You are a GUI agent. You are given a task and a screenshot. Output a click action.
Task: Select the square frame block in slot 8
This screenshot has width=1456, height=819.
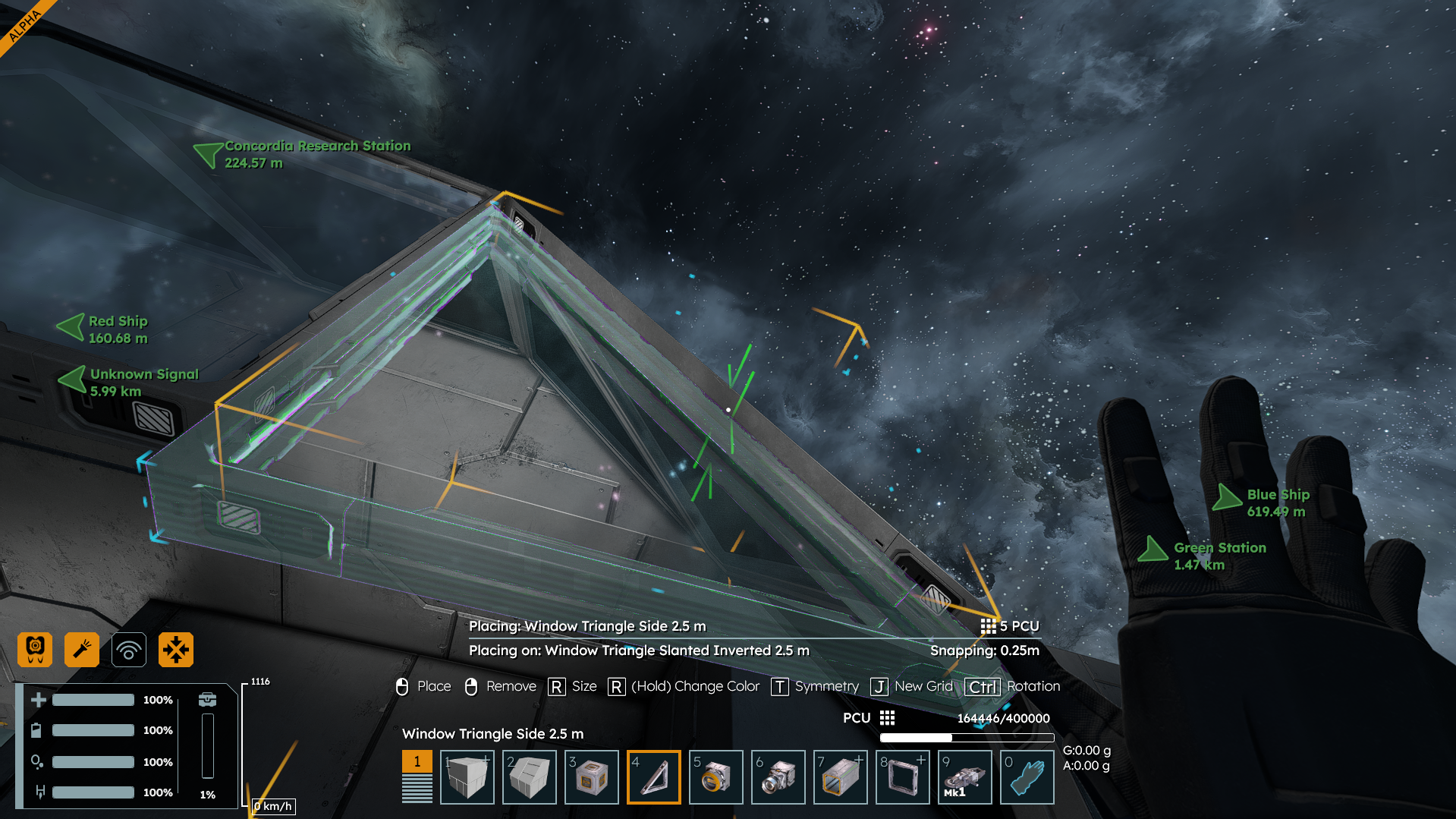point(902,777)
